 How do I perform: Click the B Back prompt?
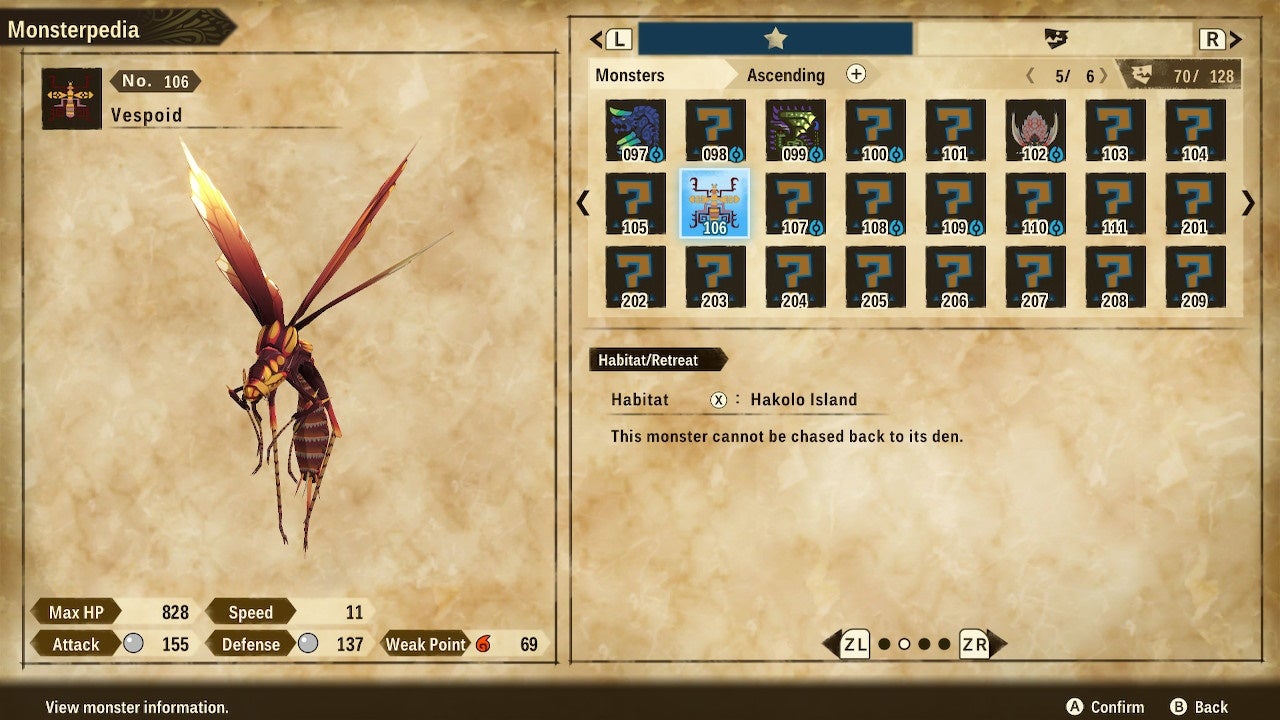(1198, 706)
